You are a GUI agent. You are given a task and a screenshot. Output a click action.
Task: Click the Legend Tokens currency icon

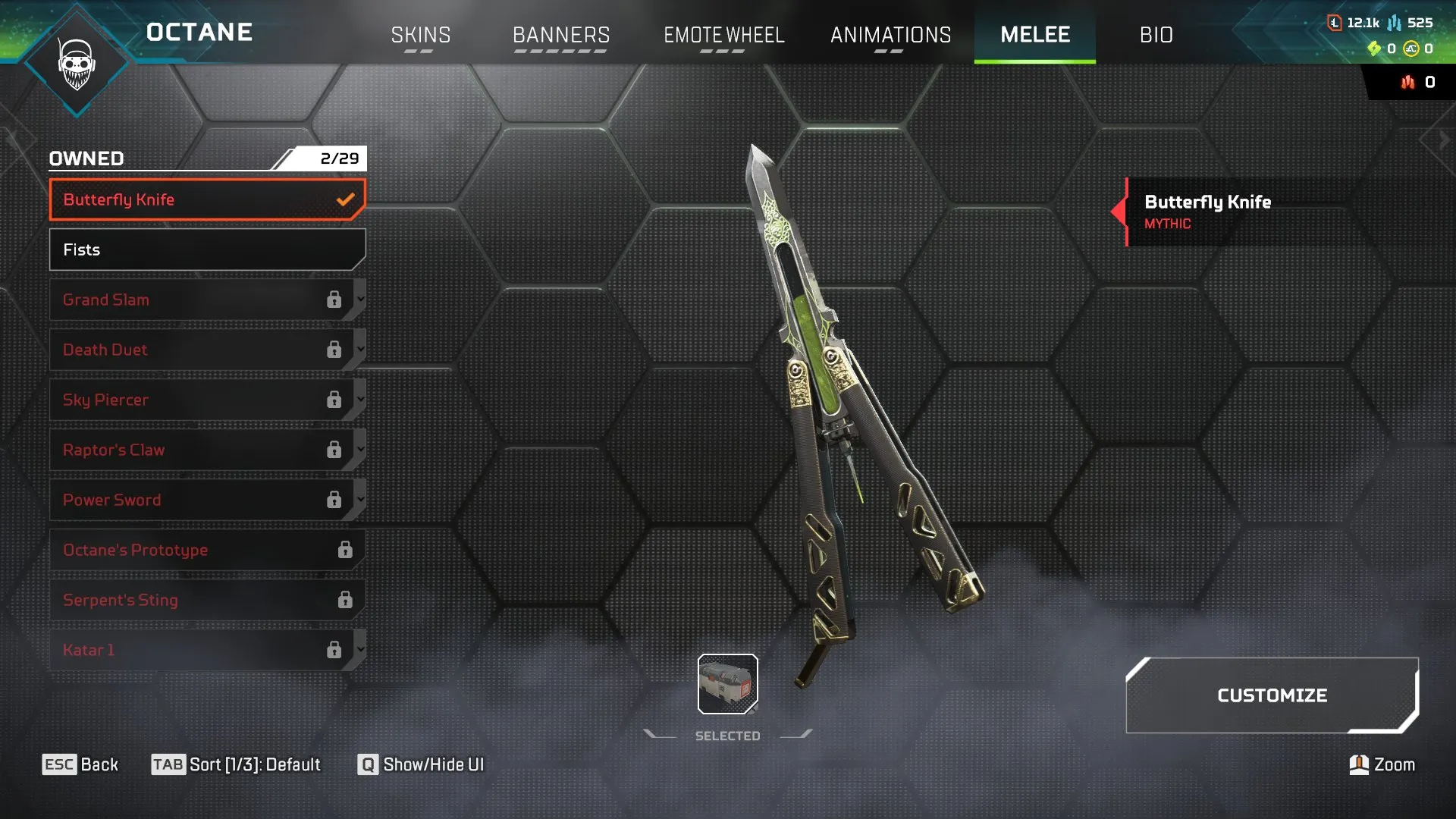click(x=1335, y=23)
